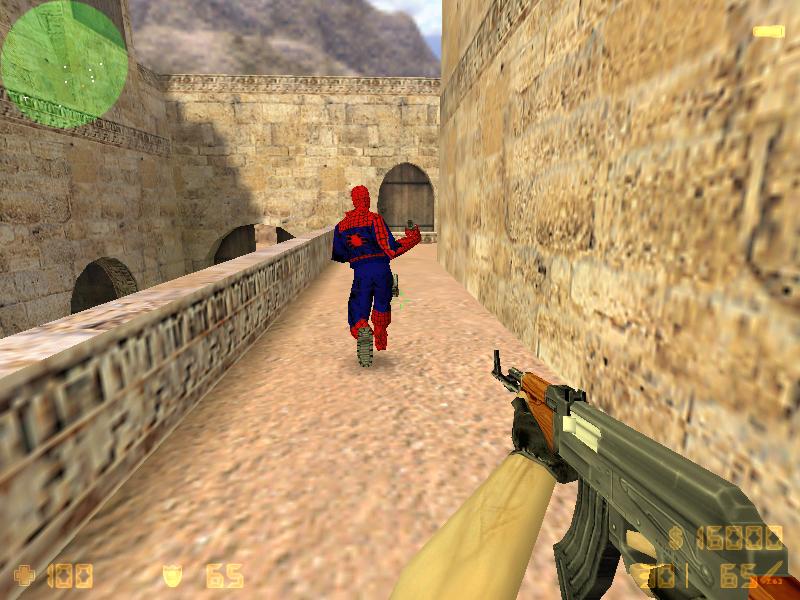Click the green circular radar
800x600 pixels.
click(x=63, y=62)
